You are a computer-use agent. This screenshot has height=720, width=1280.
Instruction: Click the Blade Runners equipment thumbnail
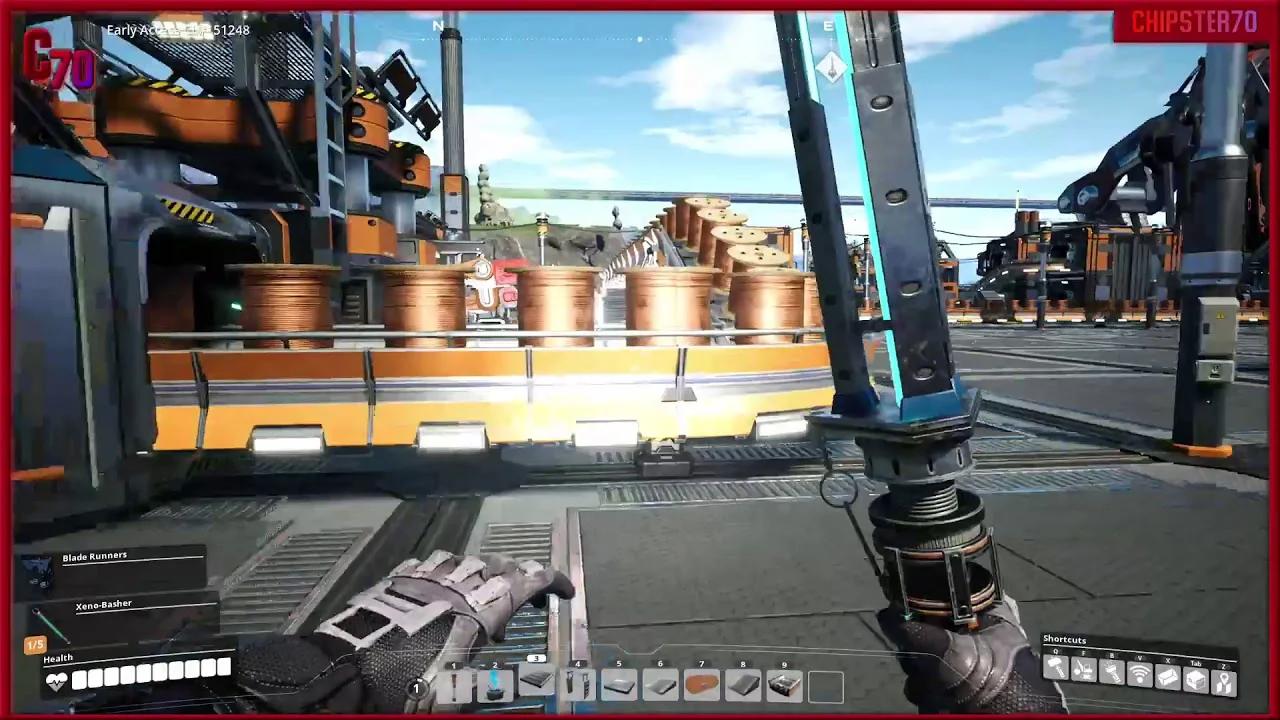(38, 572)
